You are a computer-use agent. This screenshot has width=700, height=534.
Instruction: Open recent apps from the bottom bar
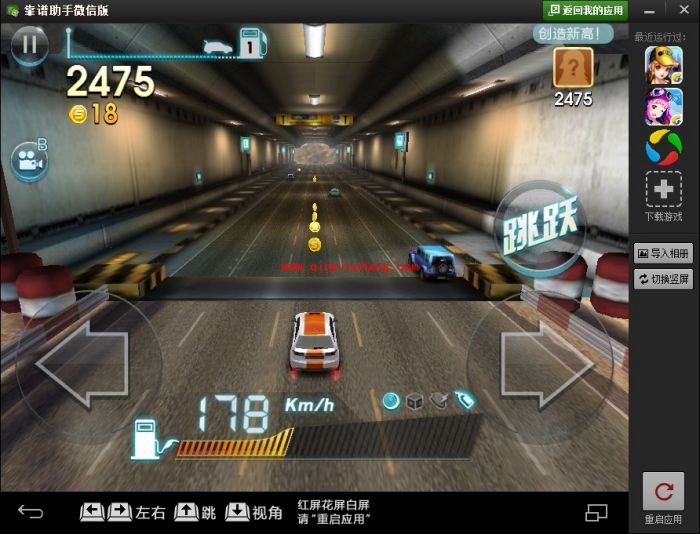click(x=596, y=513)
